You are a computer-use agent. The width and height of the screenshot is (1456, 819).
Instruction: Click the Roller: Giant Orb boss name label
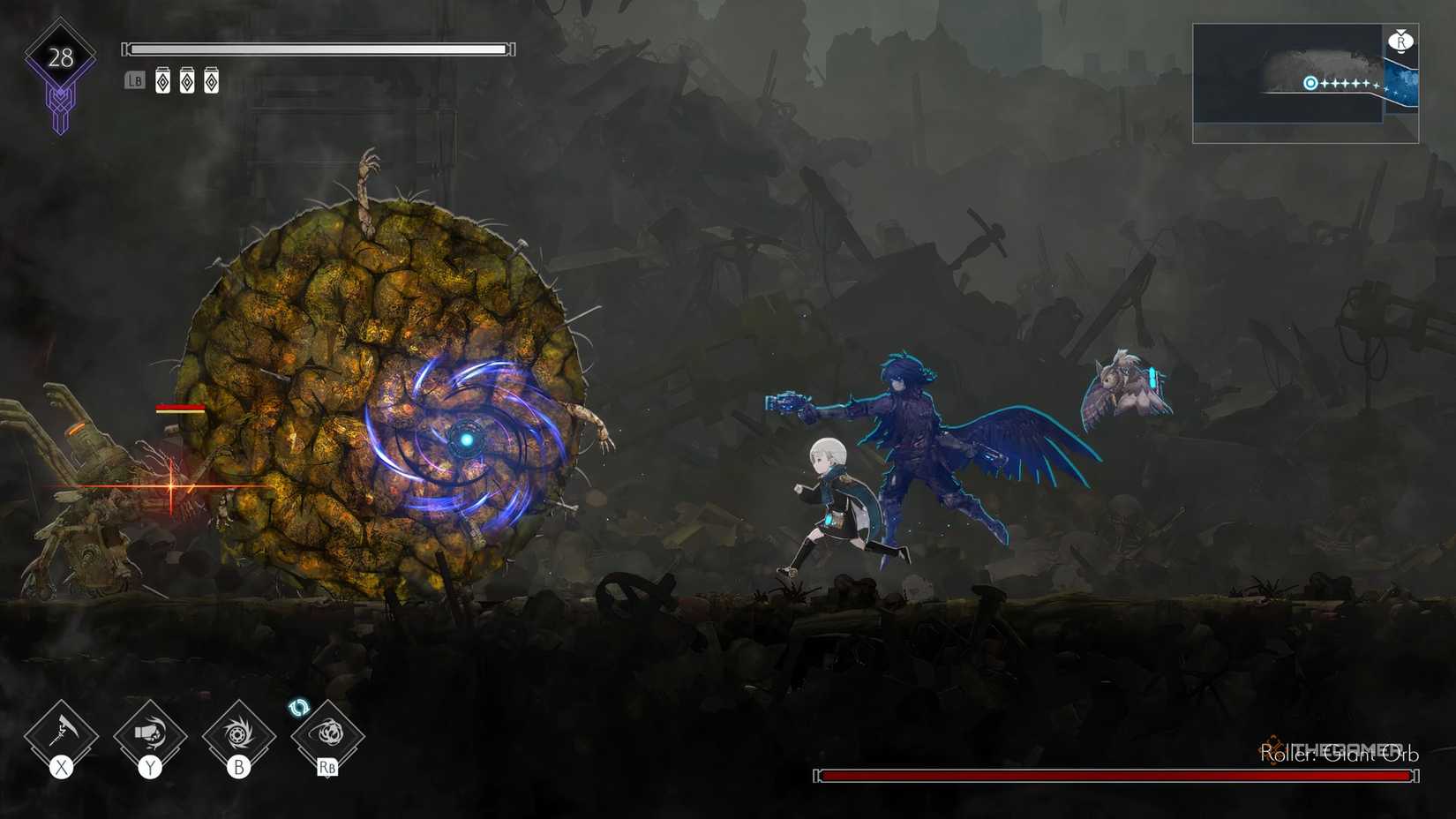coord(1339,755)
